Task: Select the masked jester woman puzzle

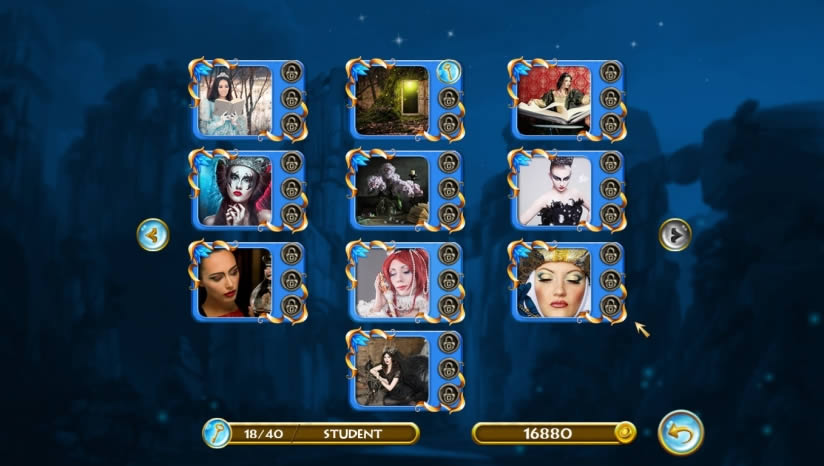Action: click(235, 190)
